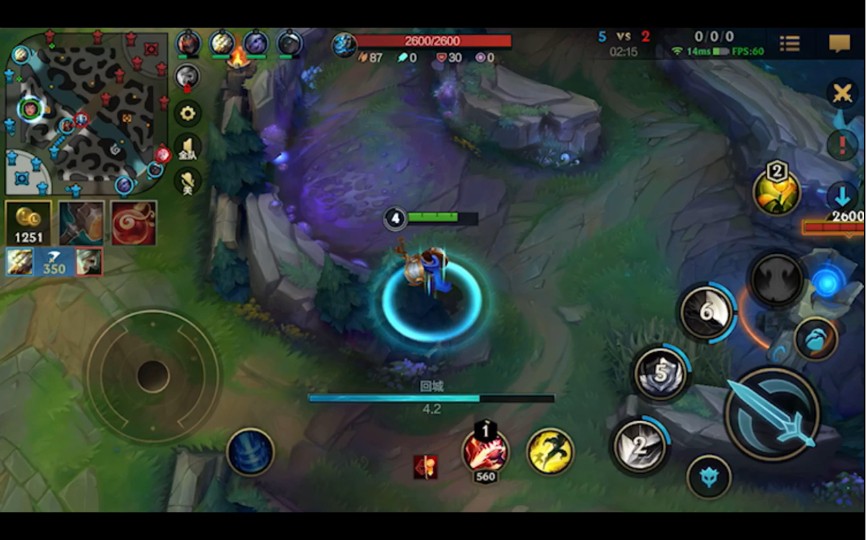Activate the ability on 5-second cooldown
Image resolution: width=866 pixels, height=540 pixels.
click(661, 374)
